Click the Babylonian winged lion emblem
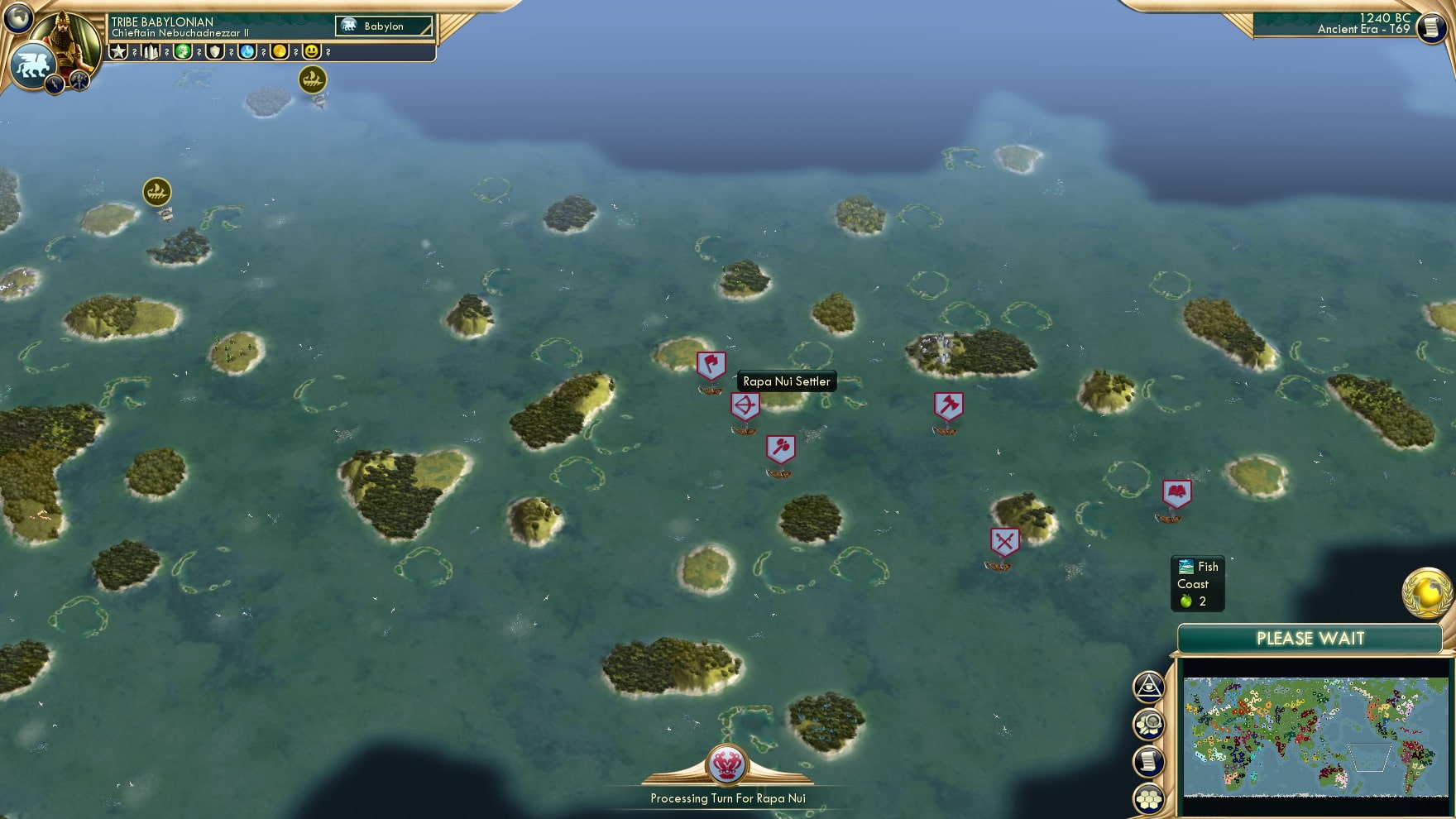Image resolution: width=1456 pixels, height=819 pixels. (31, 65)
